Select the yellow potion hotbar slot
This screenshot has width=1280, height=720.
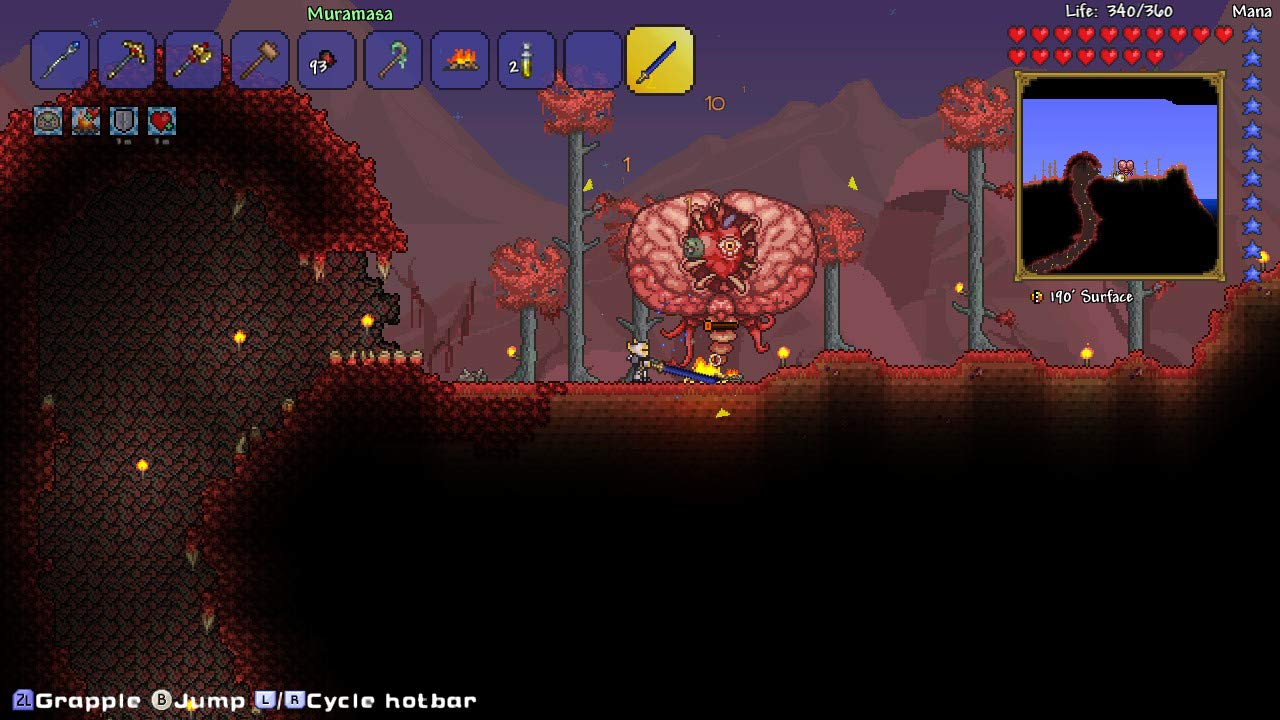coord(526,61)
